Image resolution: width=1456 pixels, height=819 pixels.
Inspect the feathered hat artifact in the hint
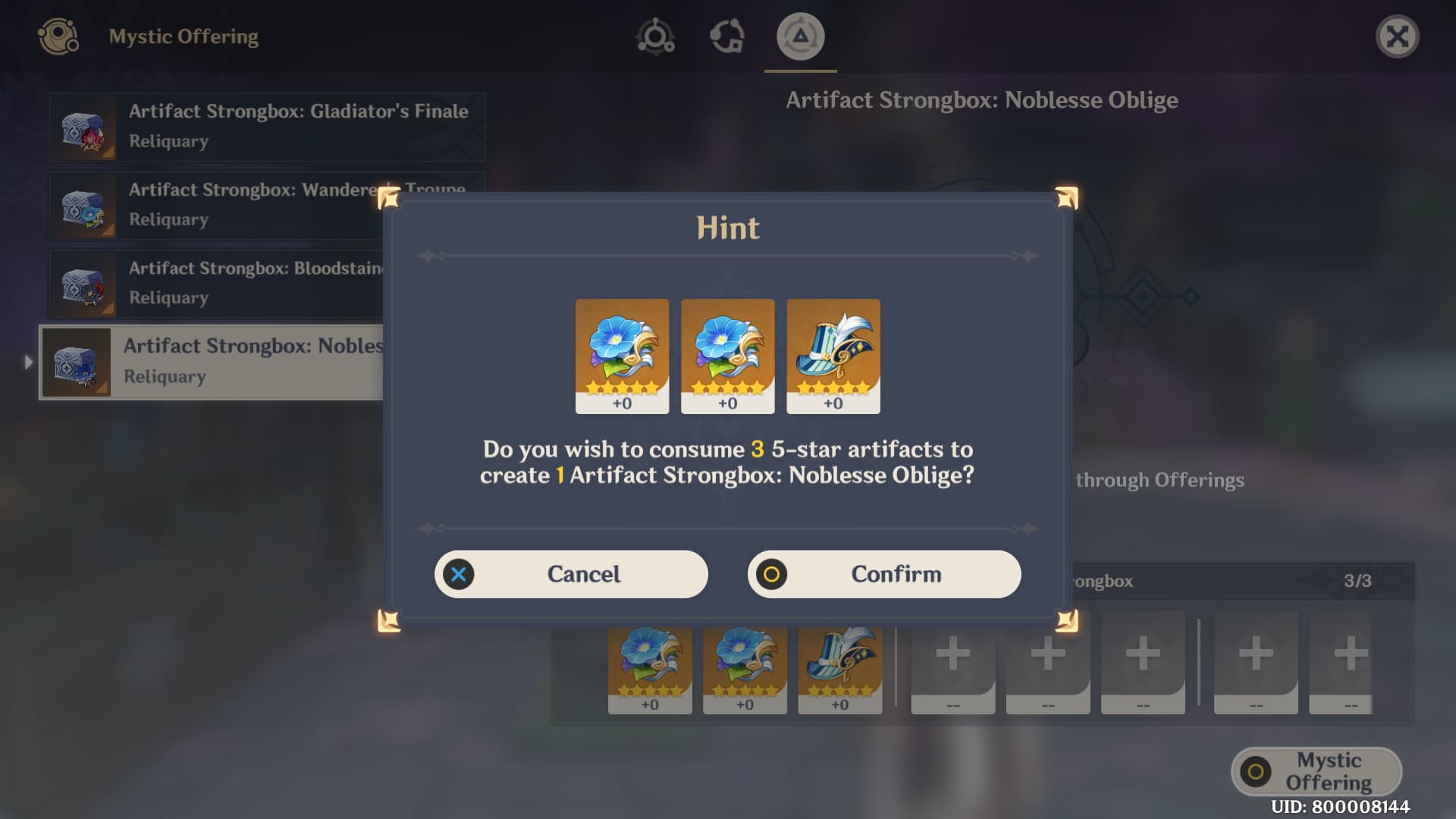pos(833,356)
